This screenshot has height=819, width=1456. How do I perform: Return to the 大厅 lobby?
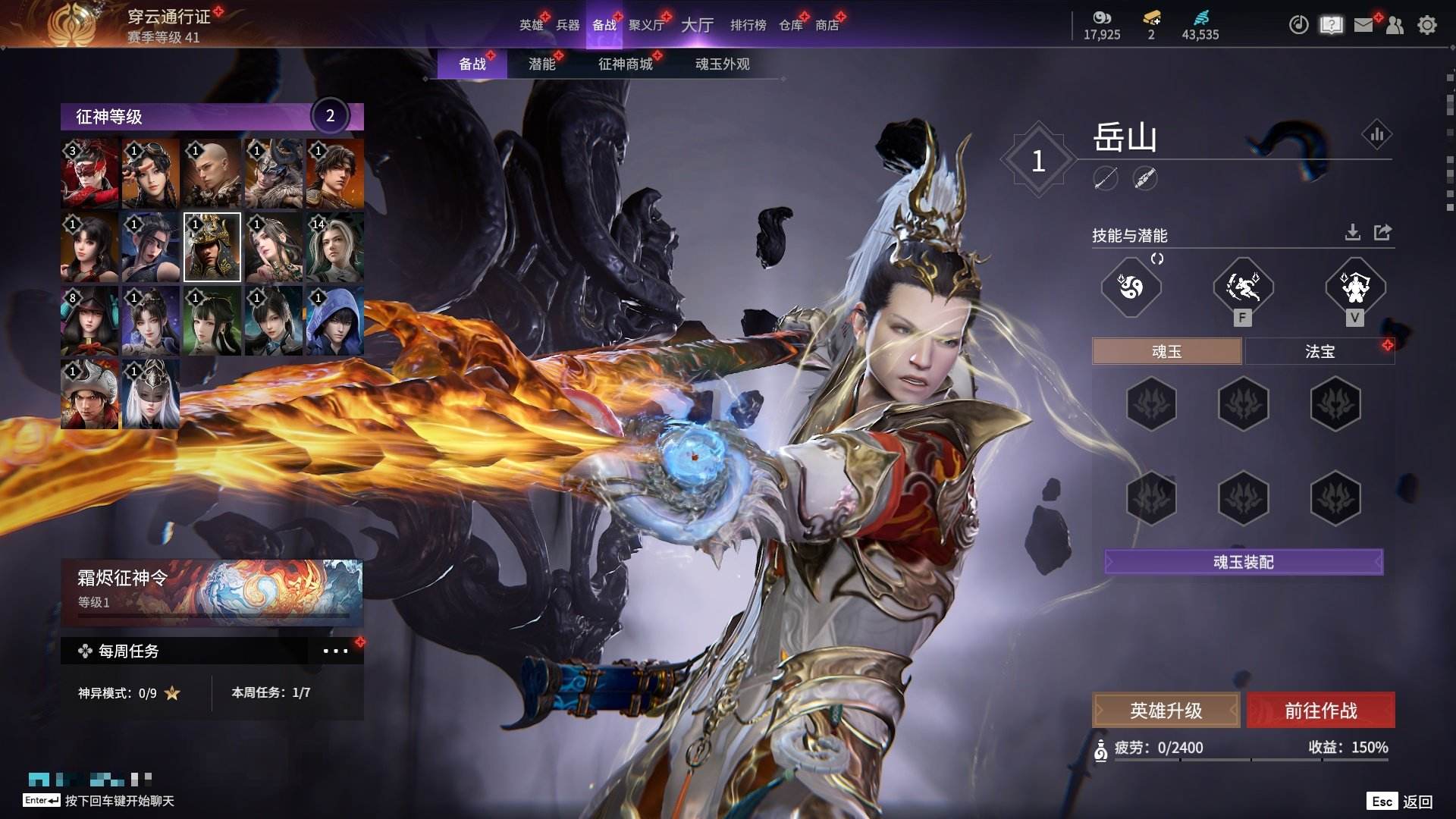click(x=697, y=25)
